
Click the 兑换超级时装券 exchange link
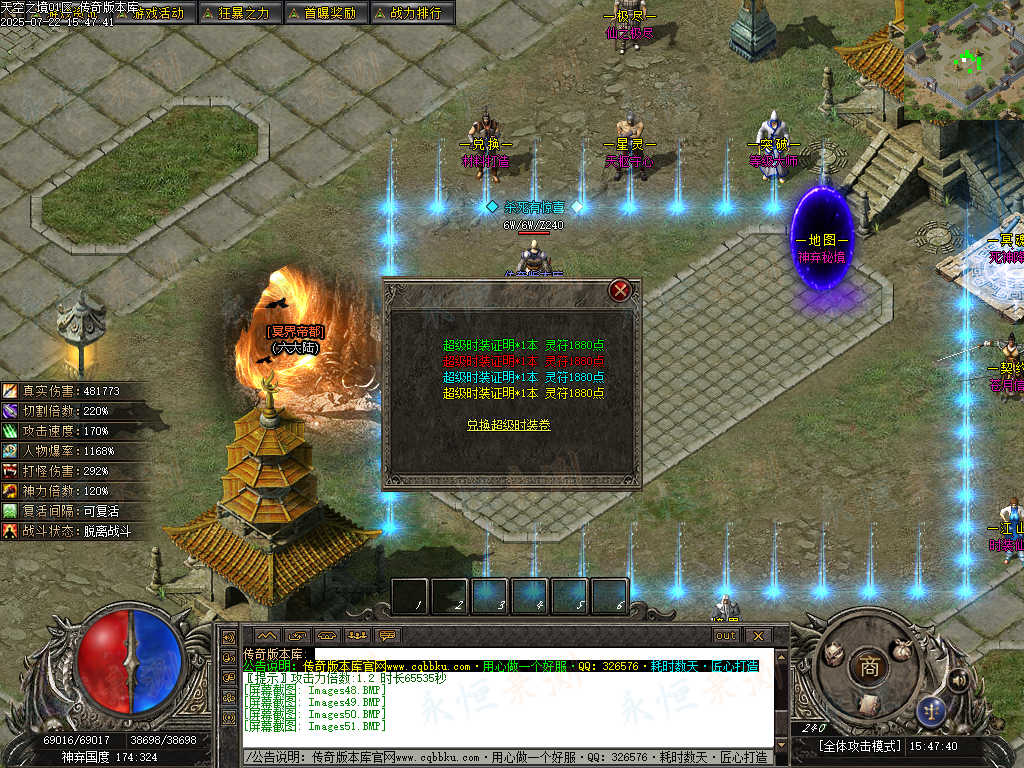pos(508,425)
